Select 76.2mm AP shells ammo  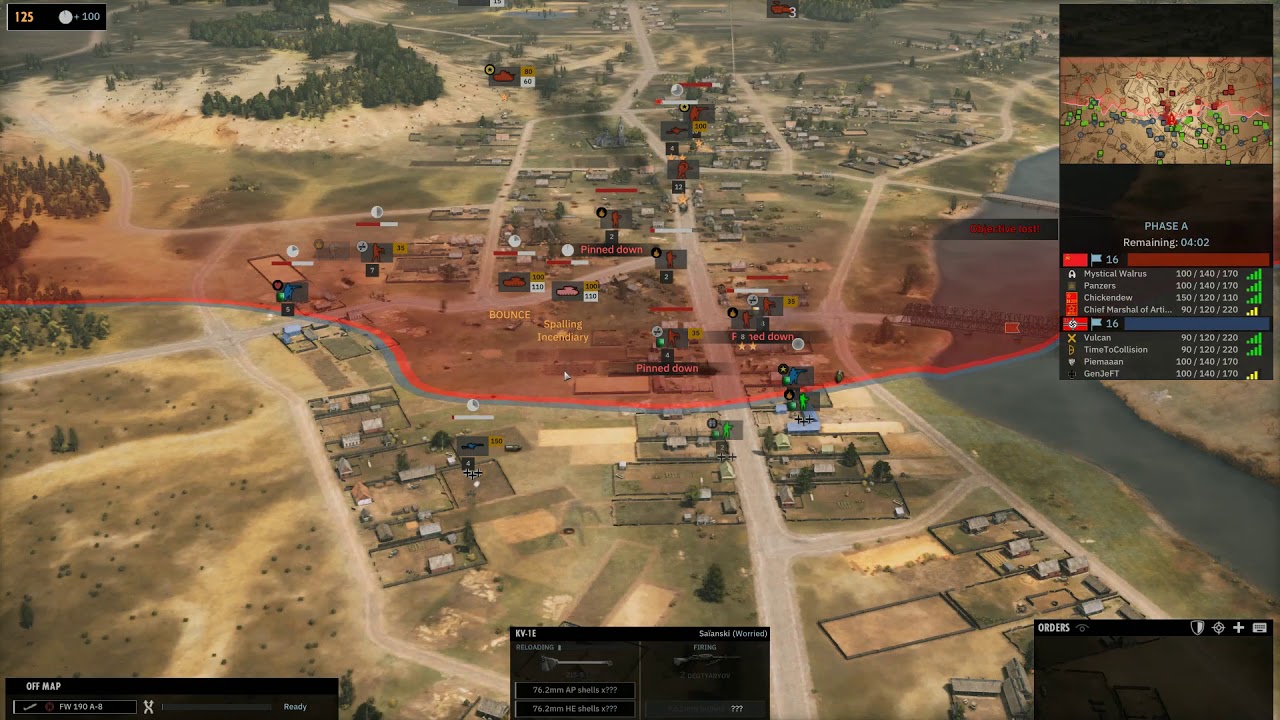[x=574, y=690]
